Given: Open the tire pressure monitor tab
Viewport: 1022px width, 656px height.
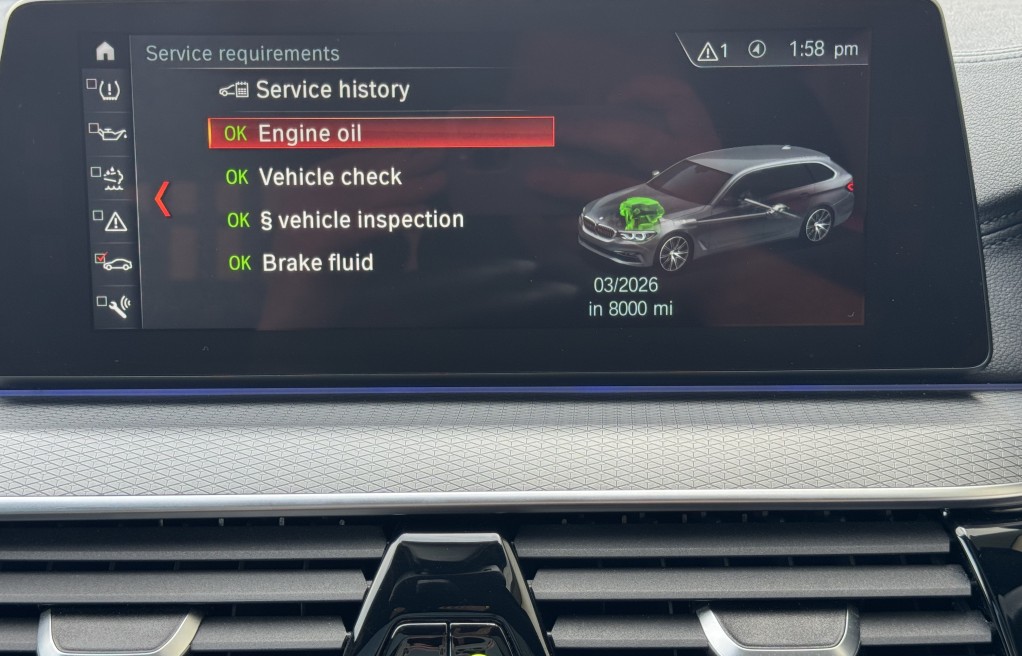Looking at the screenshot, I should click(x=109, y=90).
